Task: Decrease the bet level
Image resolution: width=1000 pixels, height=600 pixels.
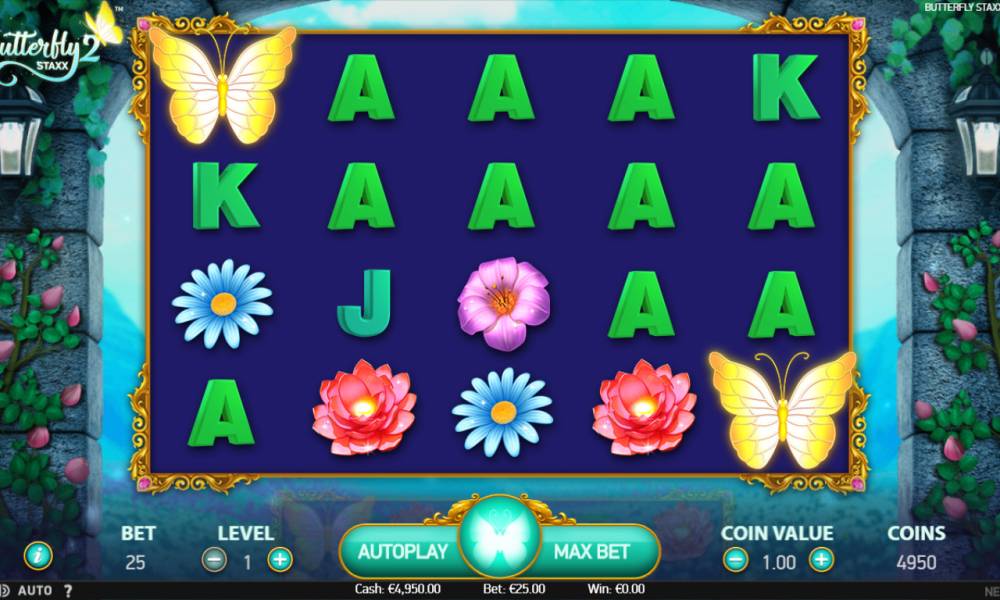Action: [x=214, y=560]
